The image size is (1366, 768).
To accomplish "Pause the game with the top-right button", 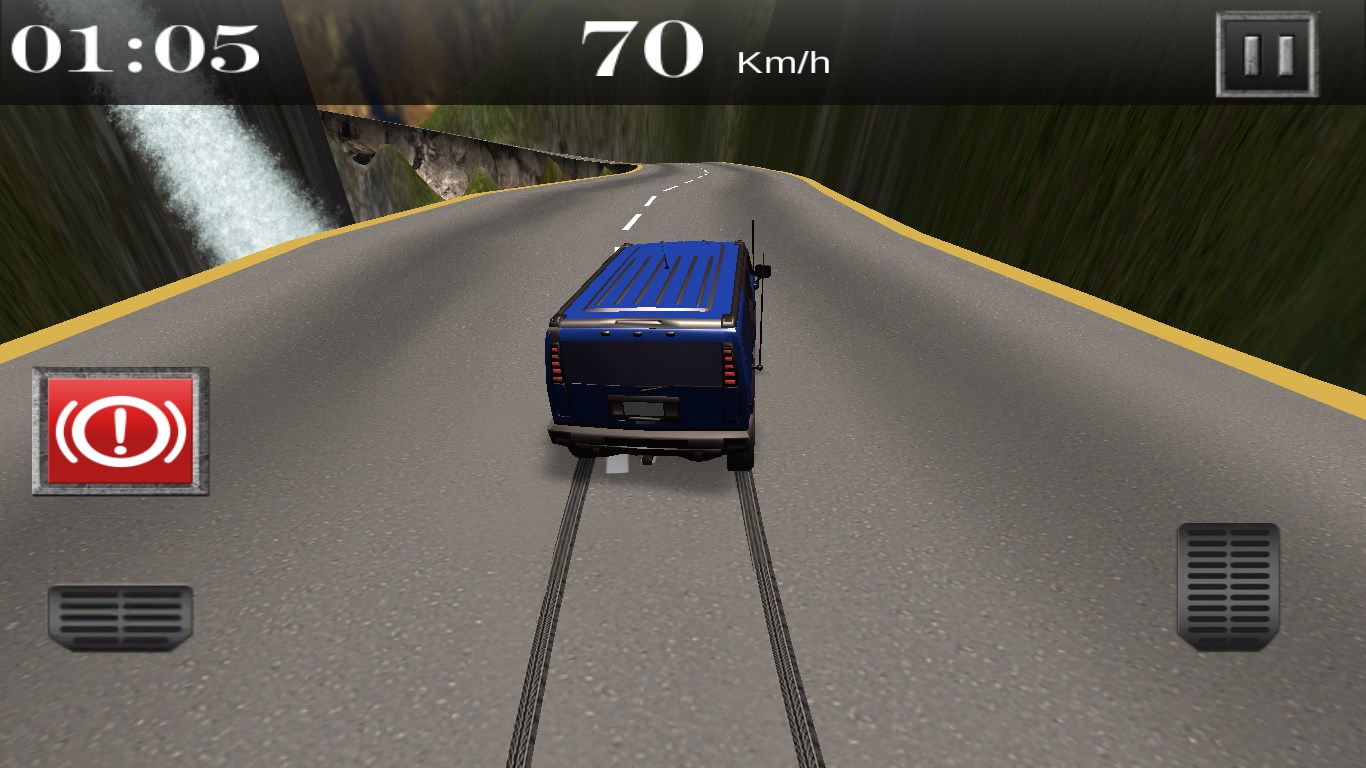I will pyautogui.click(x=1267, y=54).
